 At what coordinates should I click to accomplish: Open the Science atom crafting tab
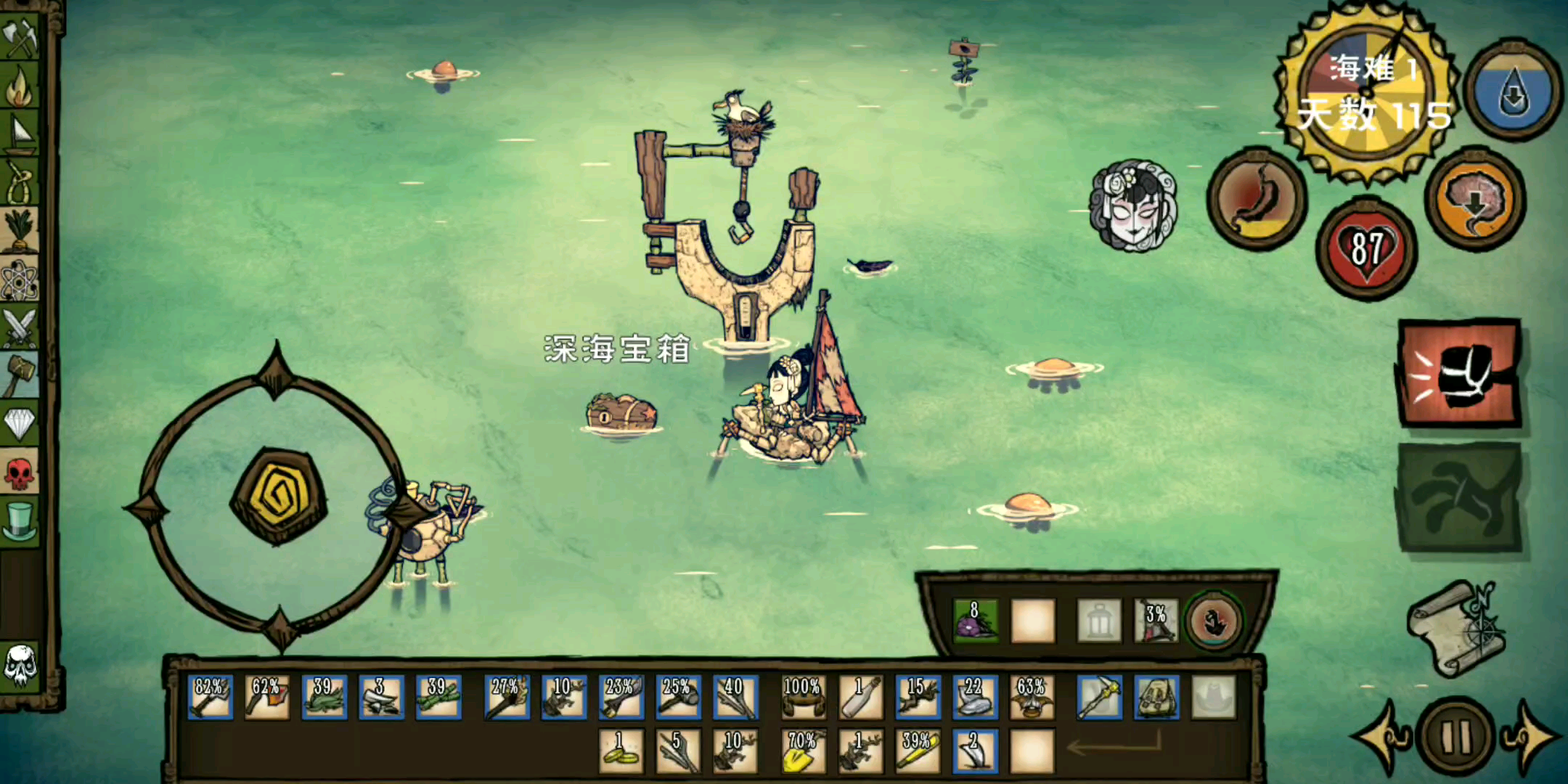tap(20, 280)
